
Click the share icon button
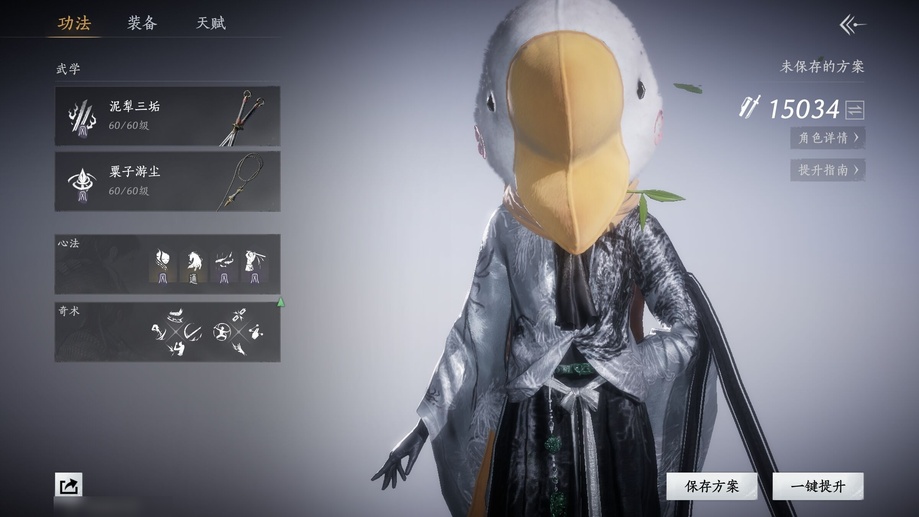pyautogui.click(x=69, y=486)
